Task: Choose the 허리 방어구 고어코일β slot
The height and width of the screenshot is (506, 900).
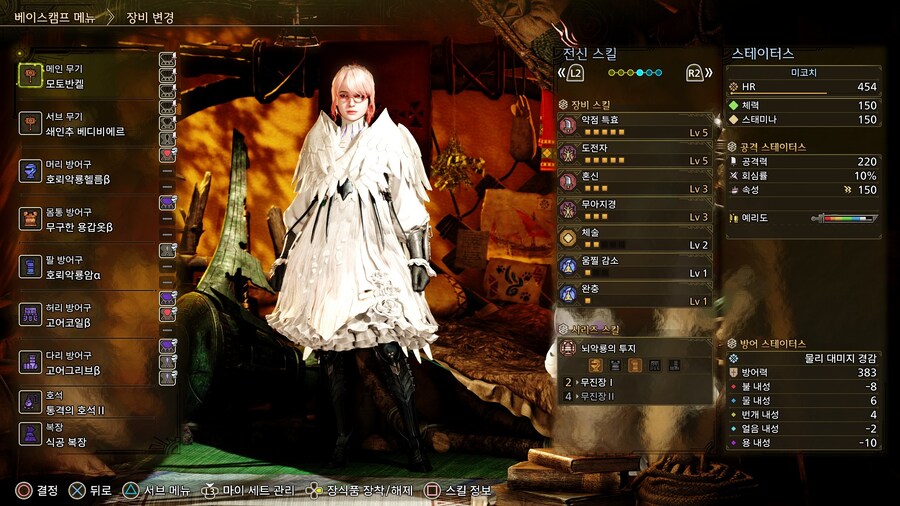Action: point(85,314)
